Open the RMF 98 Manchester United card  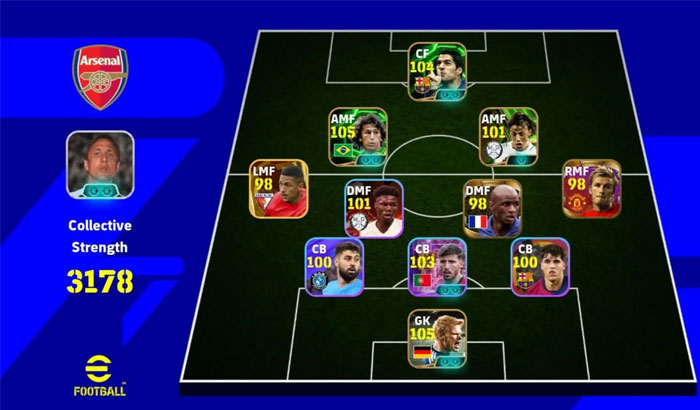coord(591,189)
